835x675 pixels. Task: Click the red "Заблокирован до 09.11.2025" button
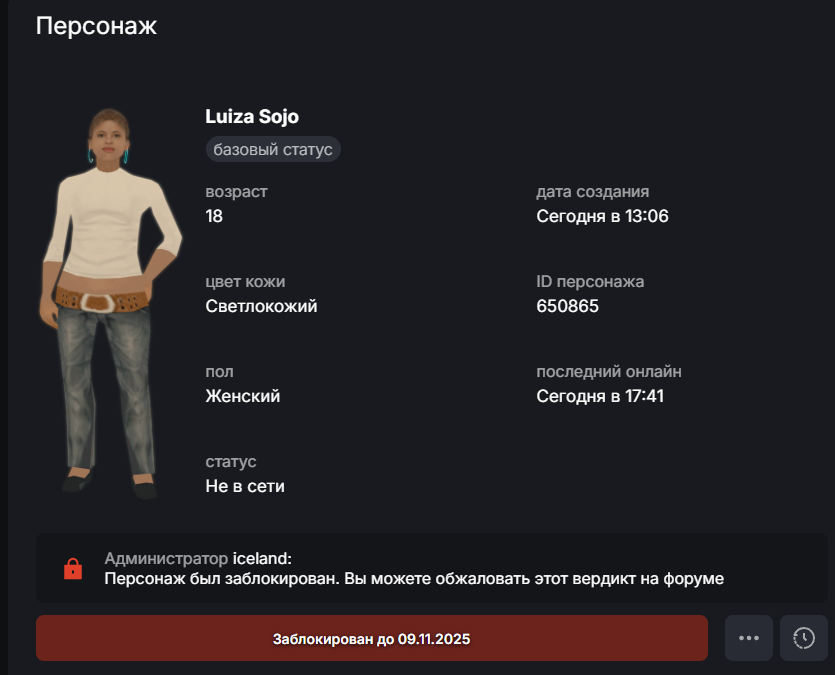pyautogui.click(x=371, y=638)
